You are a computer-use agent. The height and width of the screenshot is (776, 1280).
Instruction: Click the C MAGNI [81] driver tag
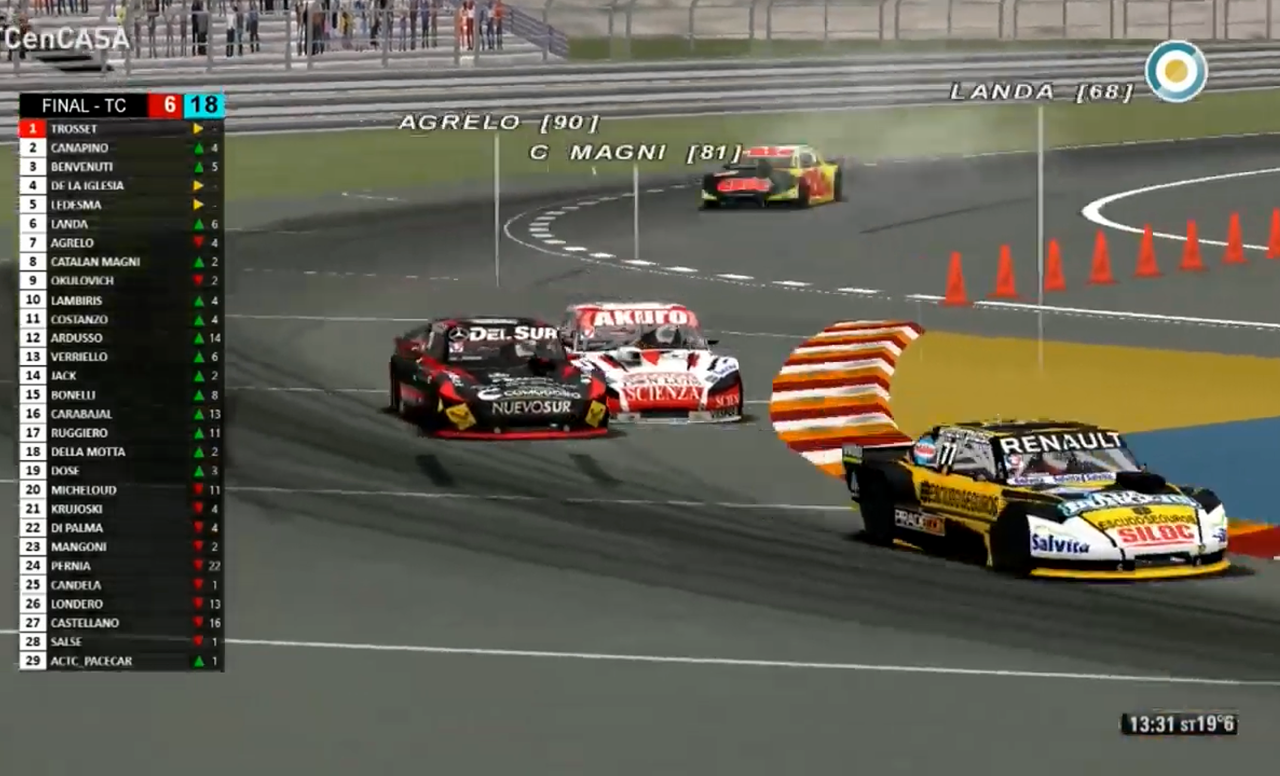pyautogui.click(x=636, y=153)
